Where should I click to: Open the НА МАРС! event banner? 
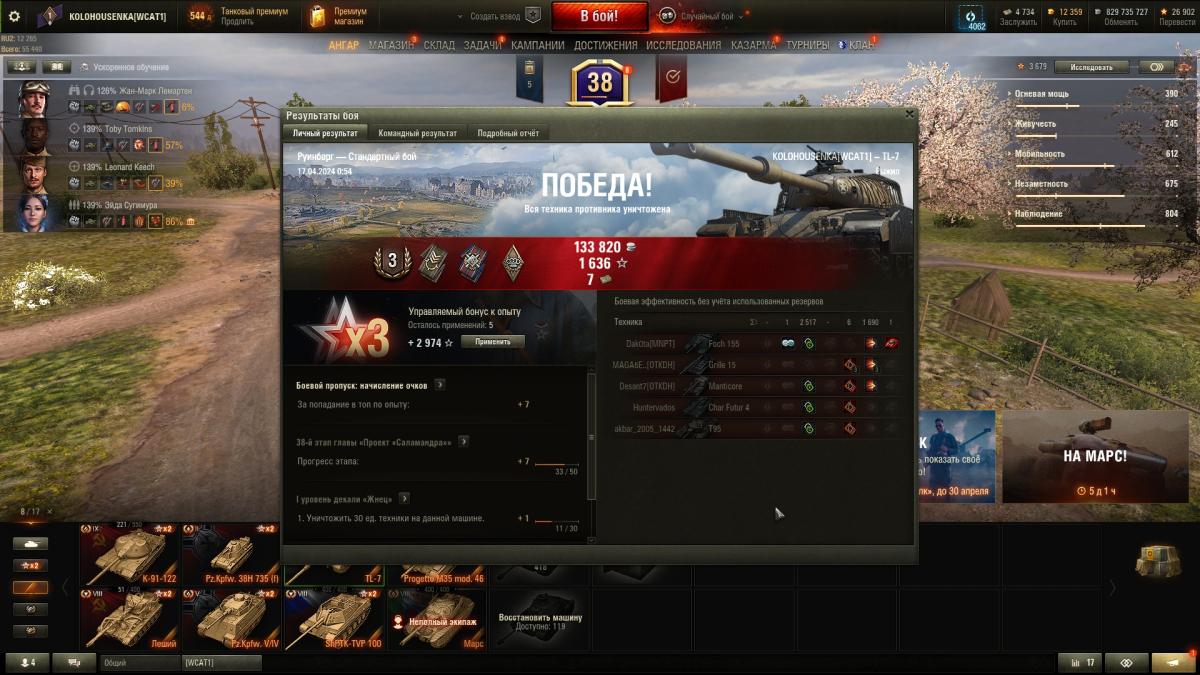coord(1094,457)
